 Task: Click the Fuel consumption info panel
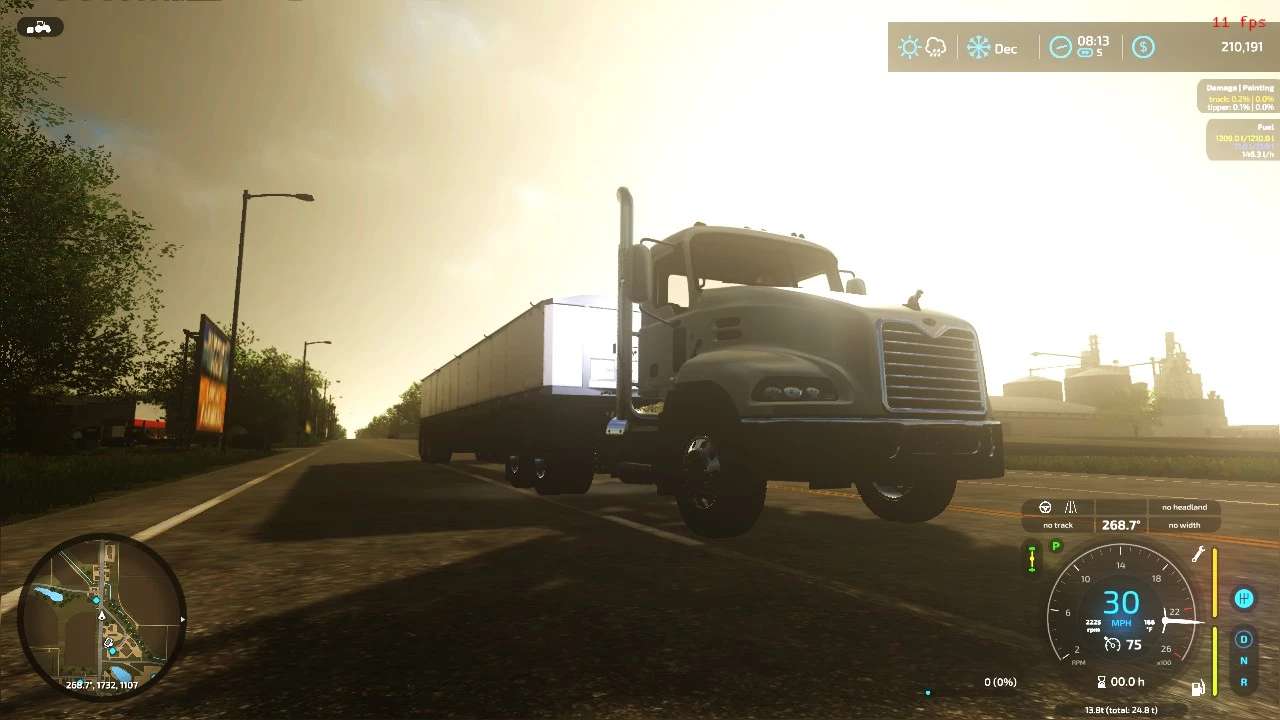tap(1242, 141)
